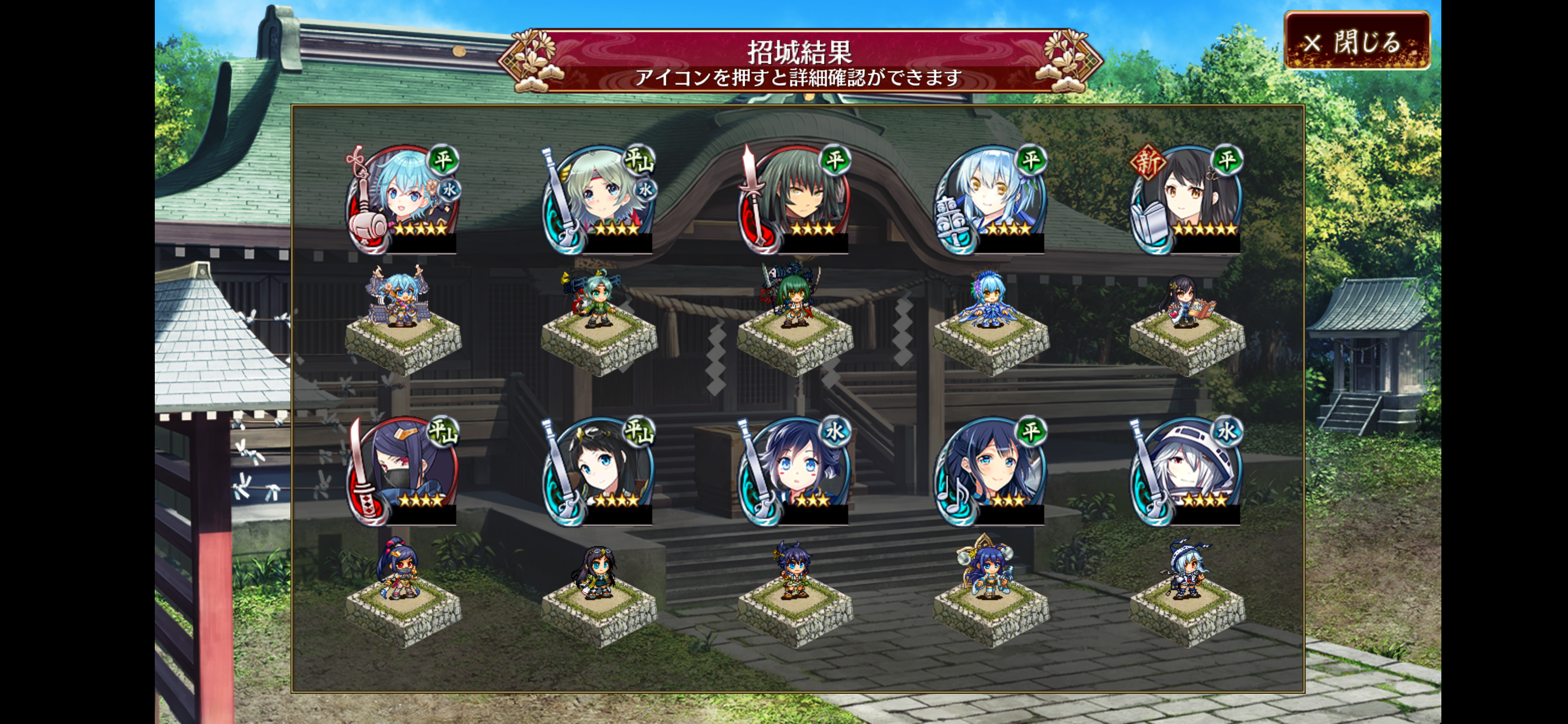View the face-painted navy-haired gunner portrait
The height and width of the screenshot is (724, 1568).
tap(795, 470)
